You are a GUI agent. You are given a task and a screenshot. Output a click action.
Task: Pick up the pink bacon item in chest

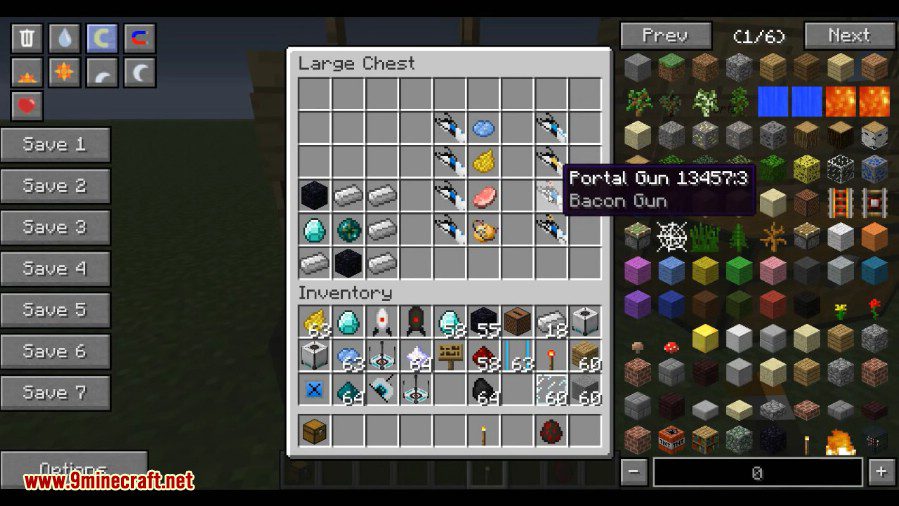pos(484,196)
